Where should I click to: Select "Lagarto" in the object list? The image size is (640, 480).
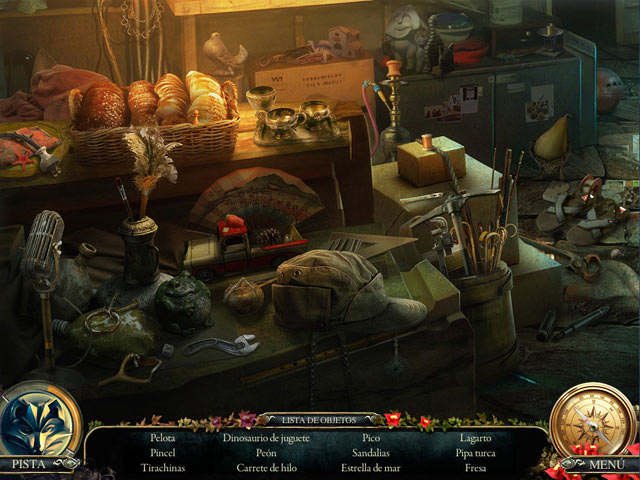tap(476, 438)
